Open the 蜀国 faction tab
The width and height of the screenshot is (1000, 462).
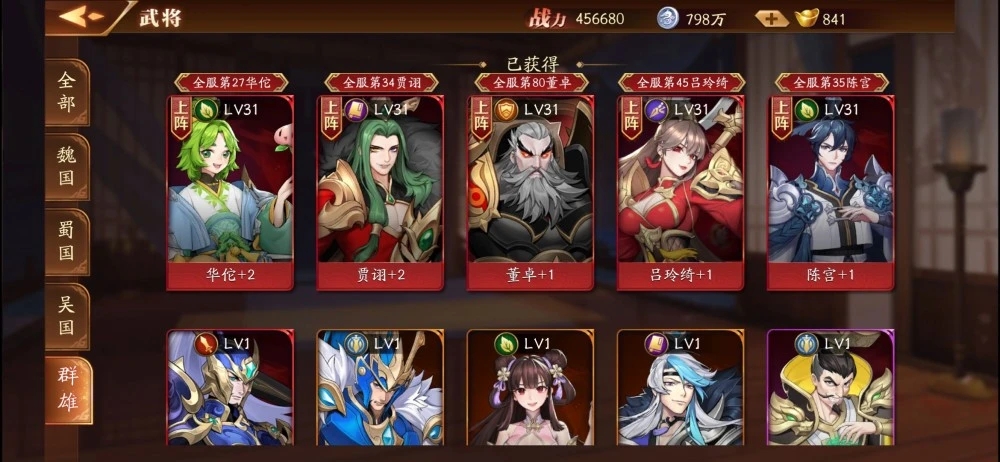coord(67,241)
